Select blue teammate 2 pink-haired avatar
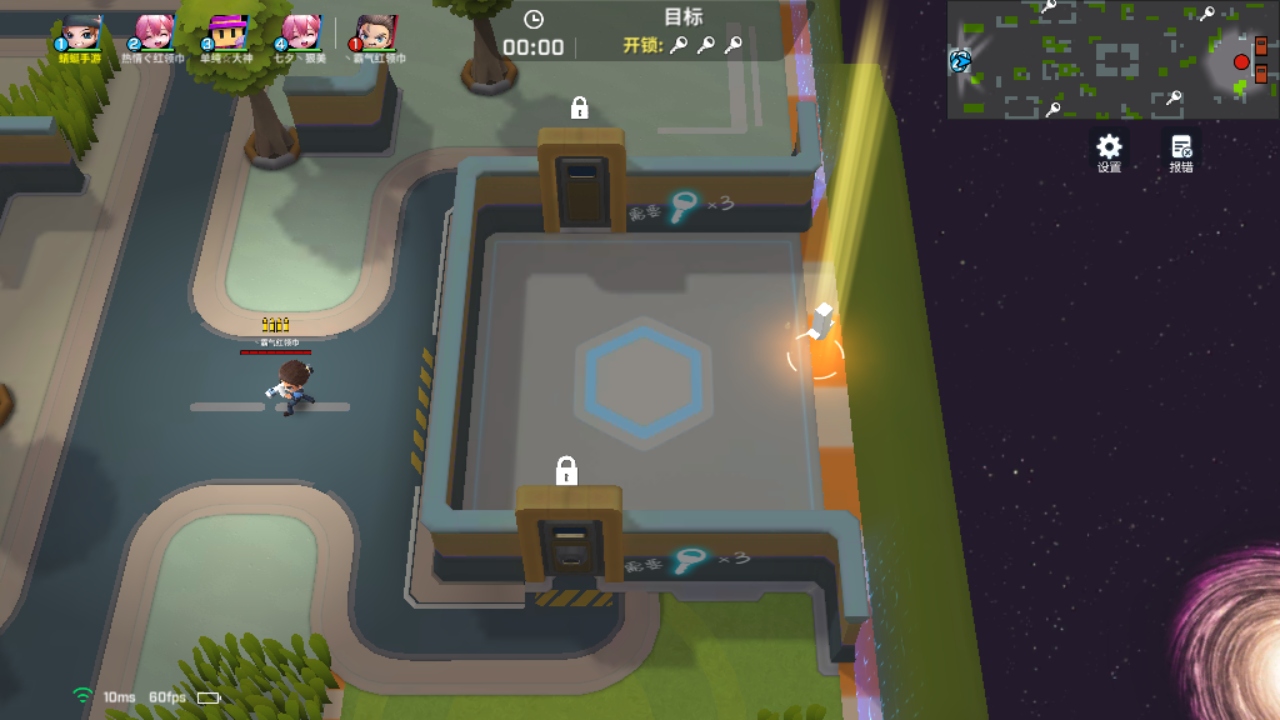Image resolution: width=1280 pixels, height=720 pixels. [x=153, y=34]
